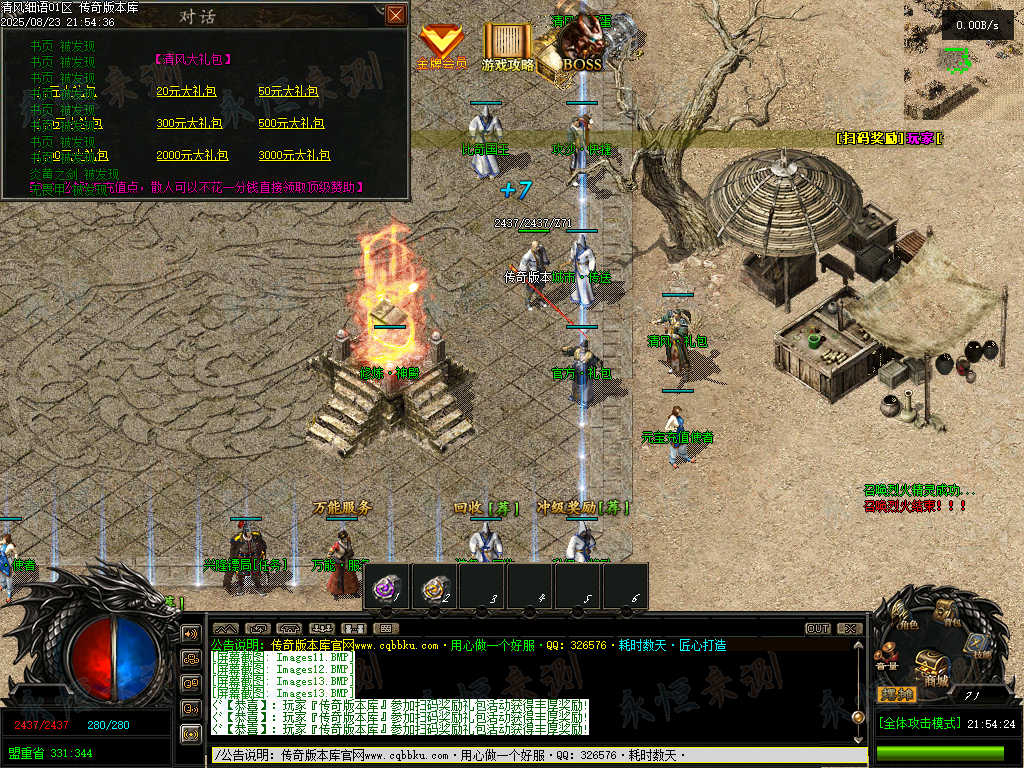This screenshot has height=768, width=1024.
Task: Open the 技能 skills panel
Action: [x=979, y=646]
